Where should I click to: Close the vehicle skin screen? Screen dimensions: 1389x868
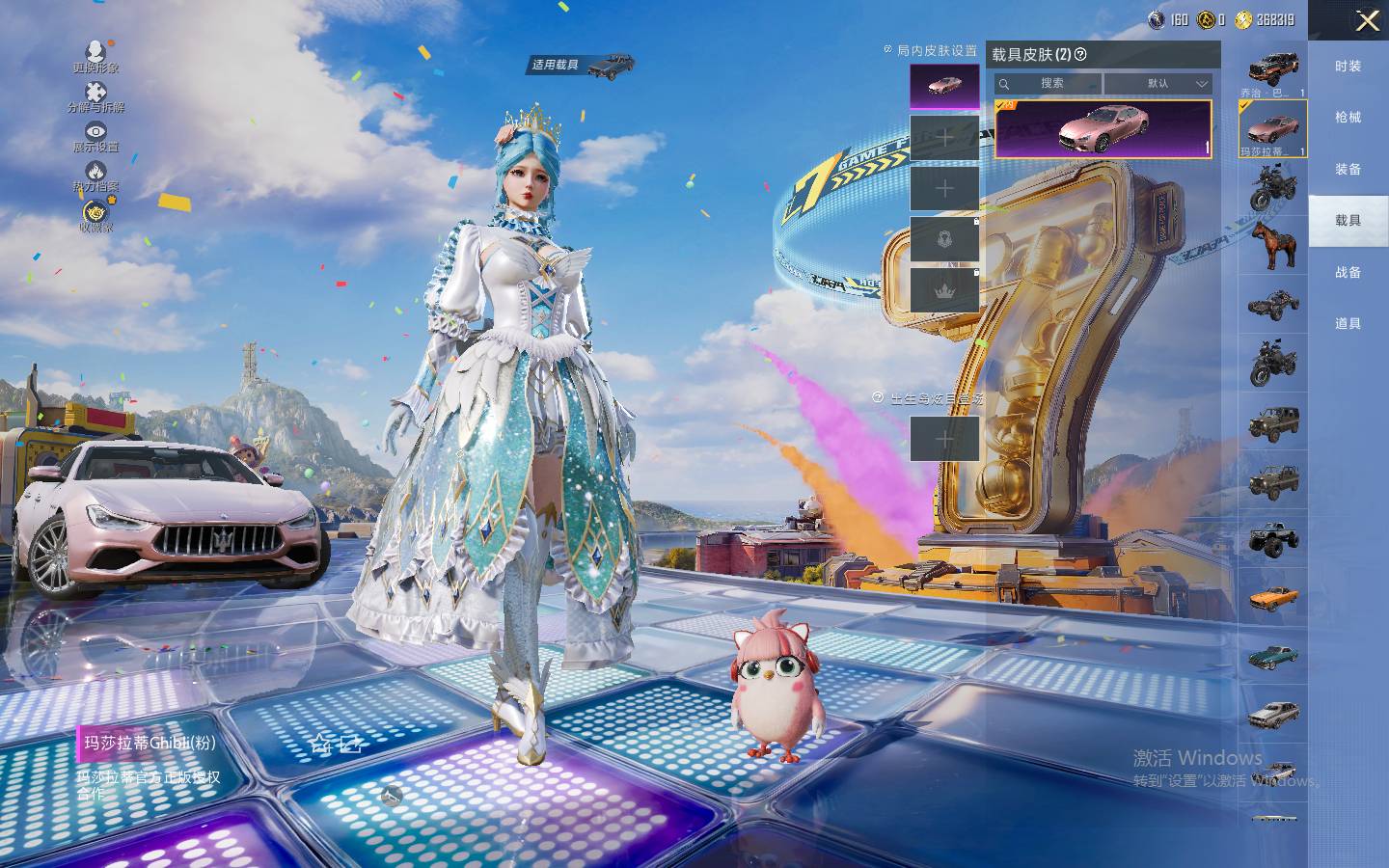[1367, 20]
